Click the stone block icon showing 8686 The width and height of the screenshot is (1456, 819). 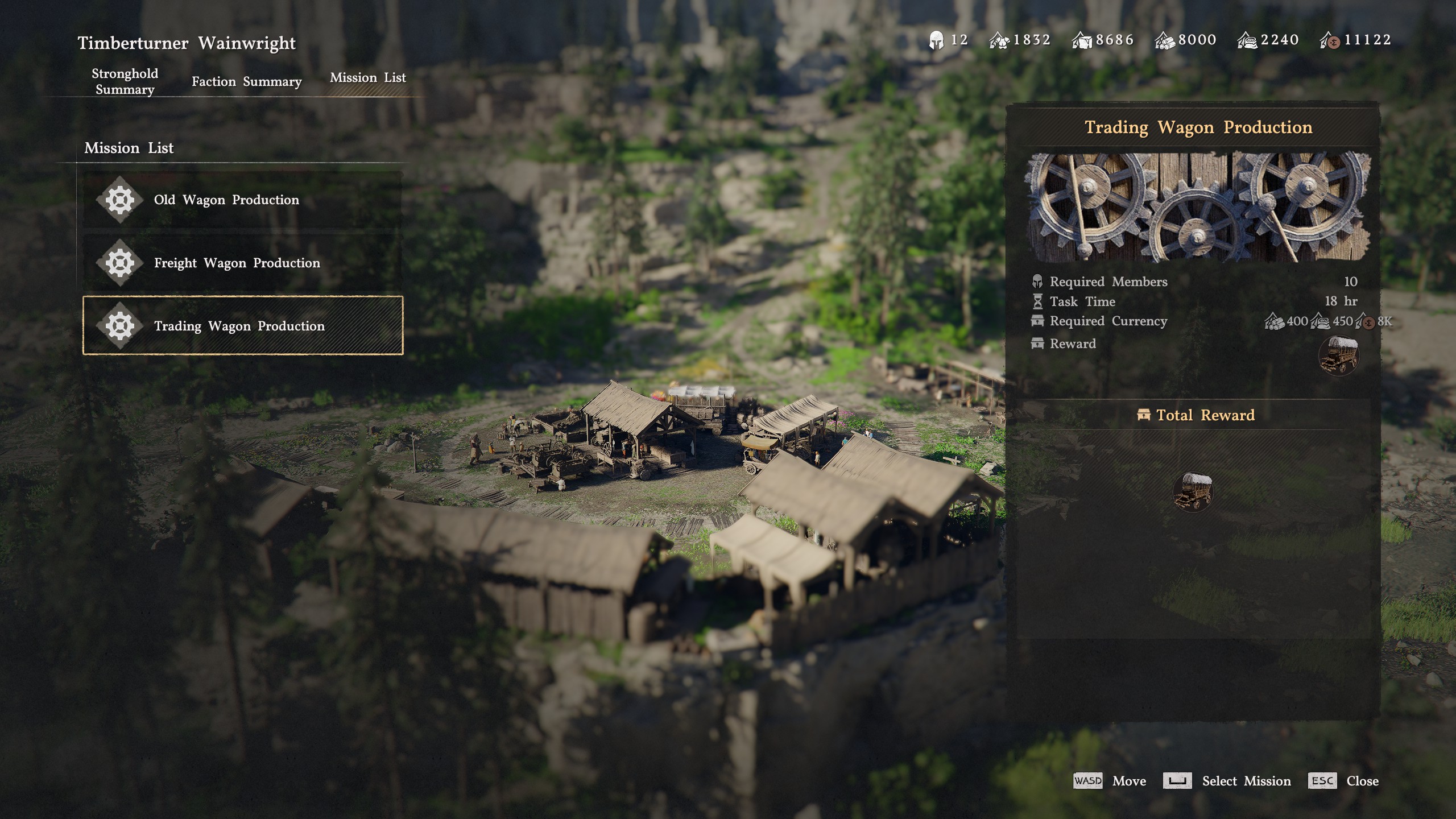pyautogui.click(x=1082, y=39)
